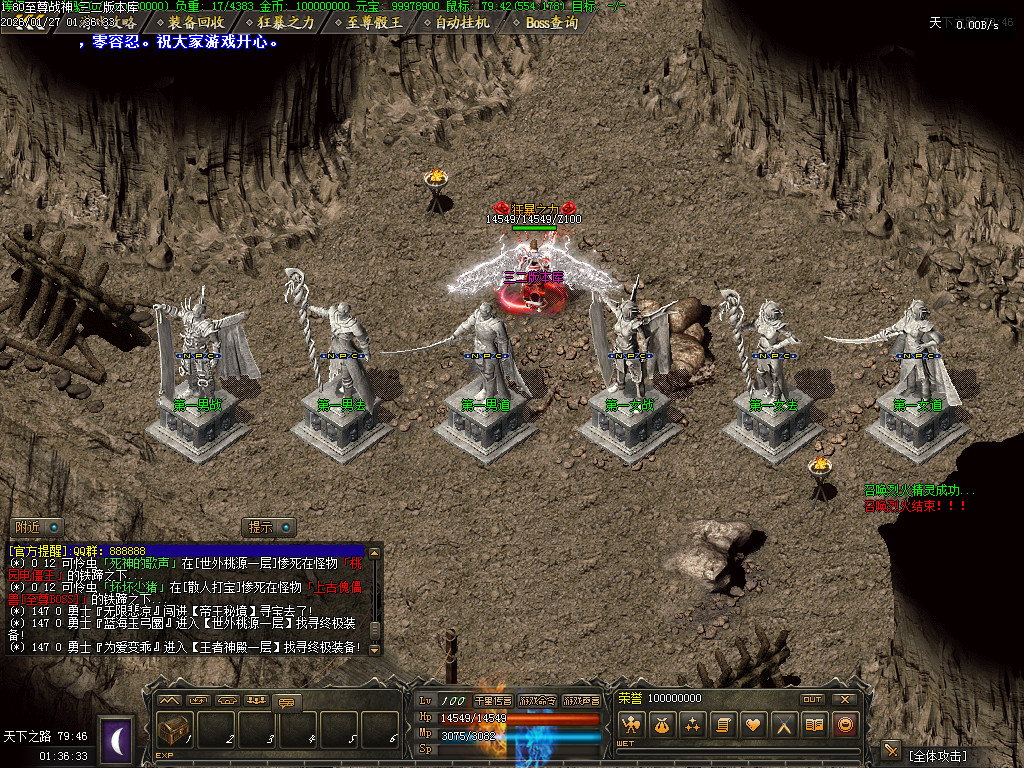This screenshot has width=1024, height=768.
Task: Open the 千里传音 shout button
Action: (x=493, y=700)
